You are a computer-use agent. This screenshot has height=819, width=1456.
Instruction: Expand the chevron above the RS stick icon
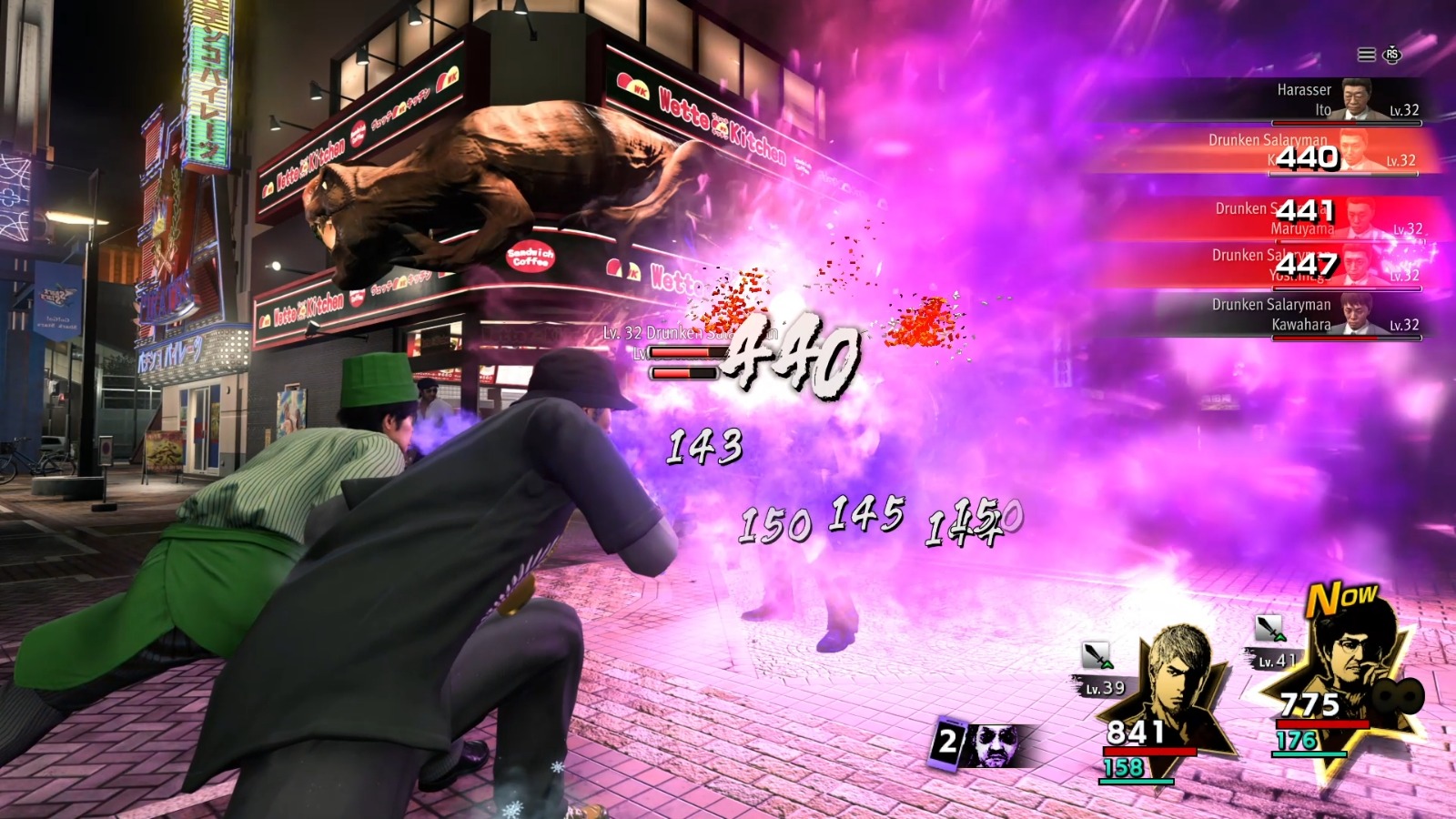(1392, 46)
